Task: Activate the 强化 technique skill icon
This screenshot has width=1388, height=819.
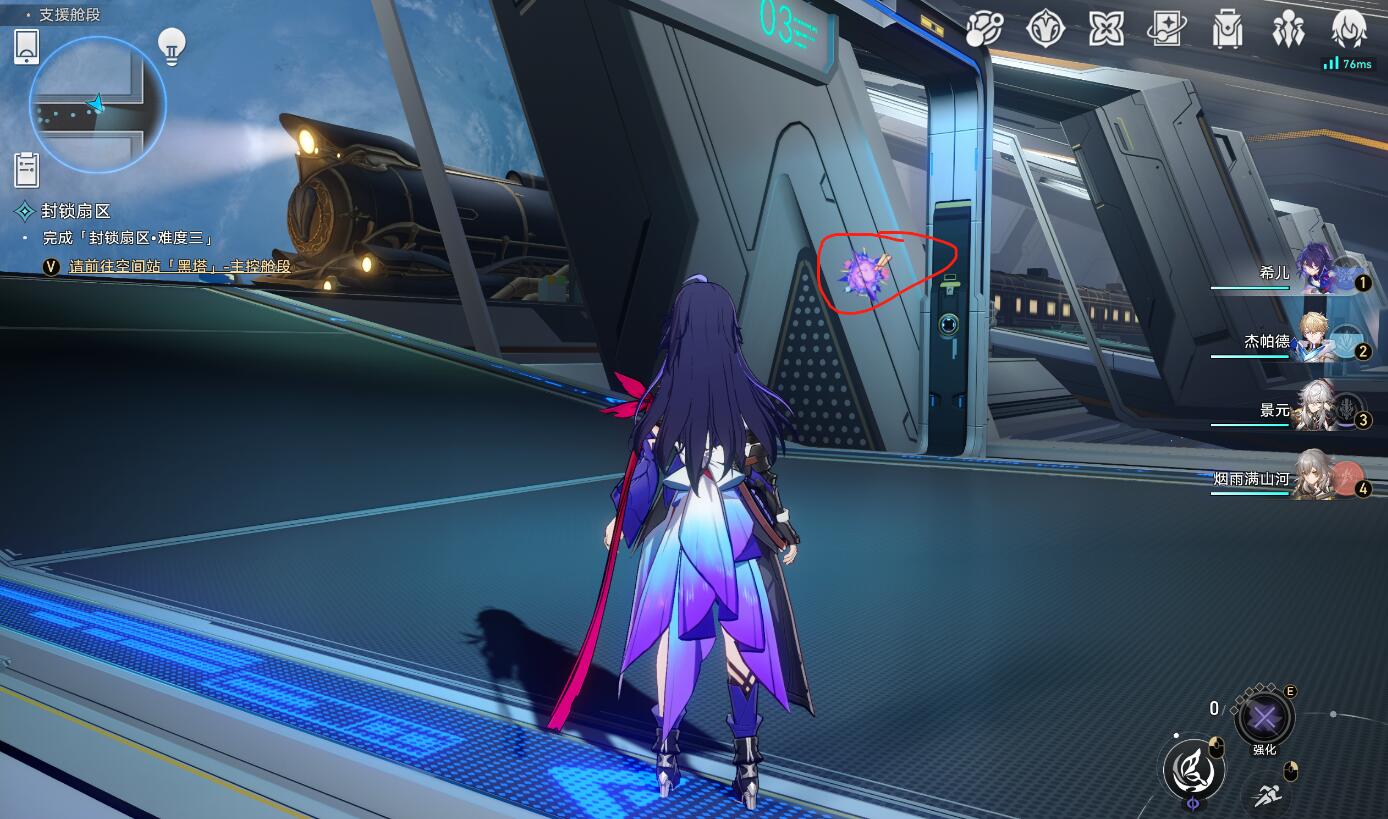Action: click(x=1264, y=718)
